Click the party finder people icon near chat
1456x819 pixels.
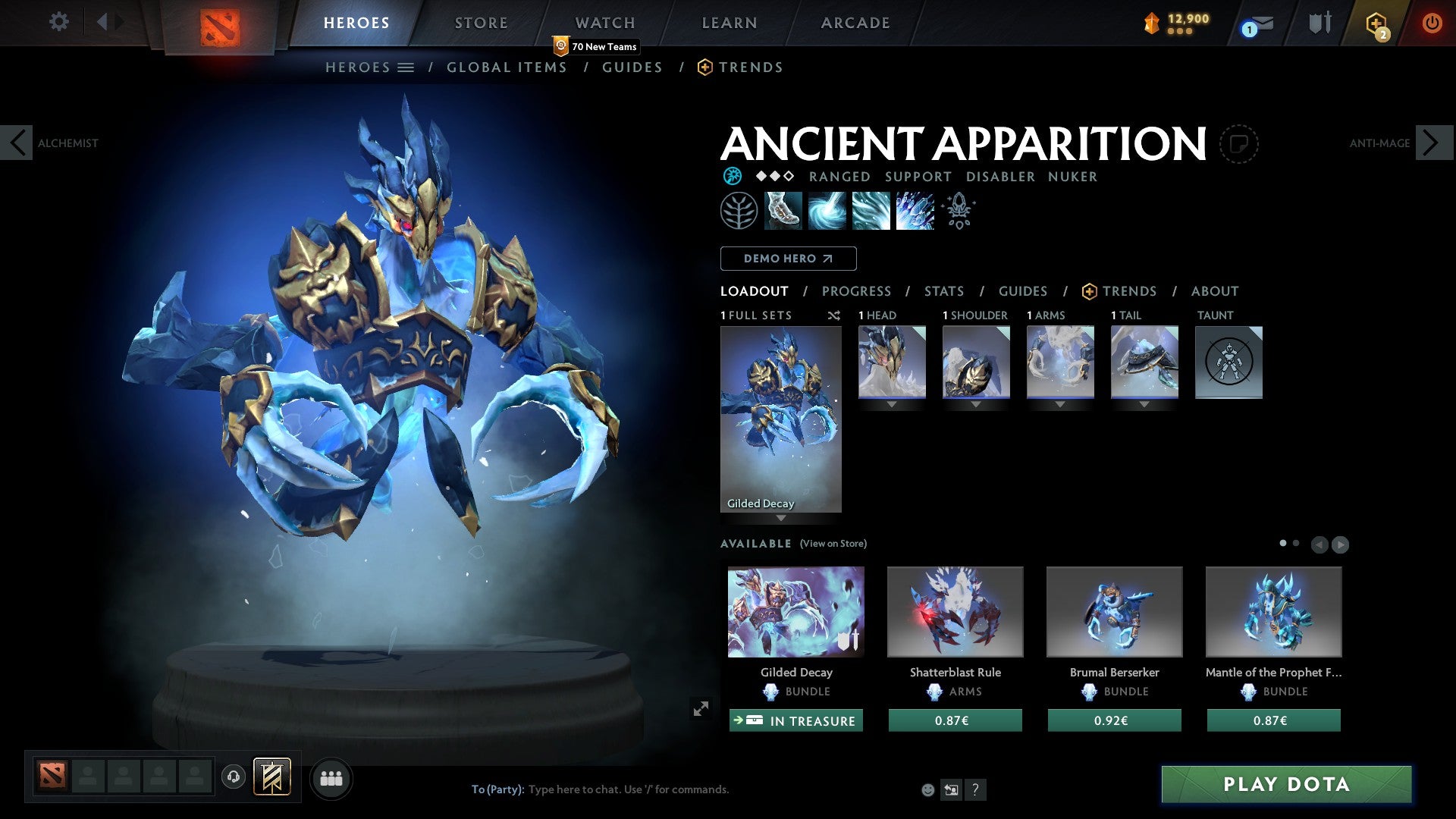click(331, 777)
